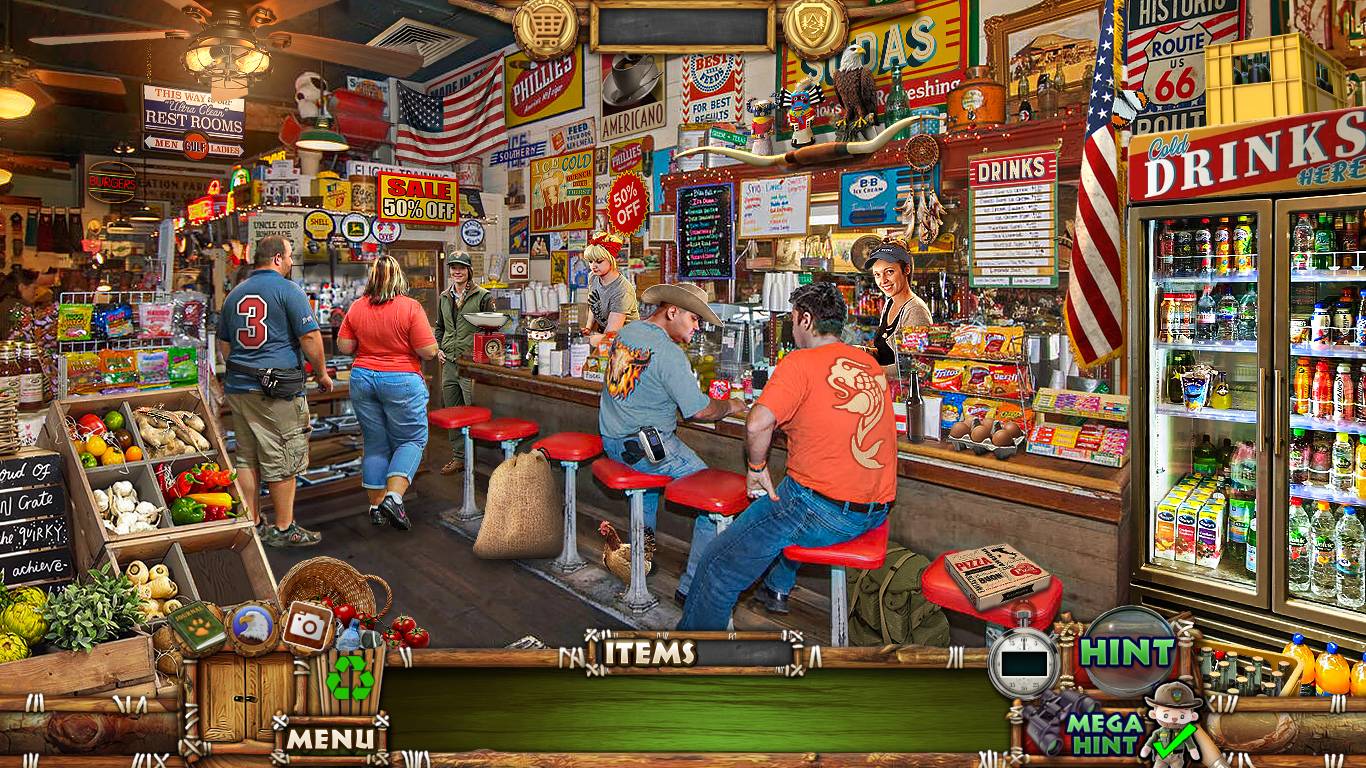Image resolution: width=1366 pixels, height=768 pixels.
Task: Click the gold ranger badge coin
Action: coord(815,25)
